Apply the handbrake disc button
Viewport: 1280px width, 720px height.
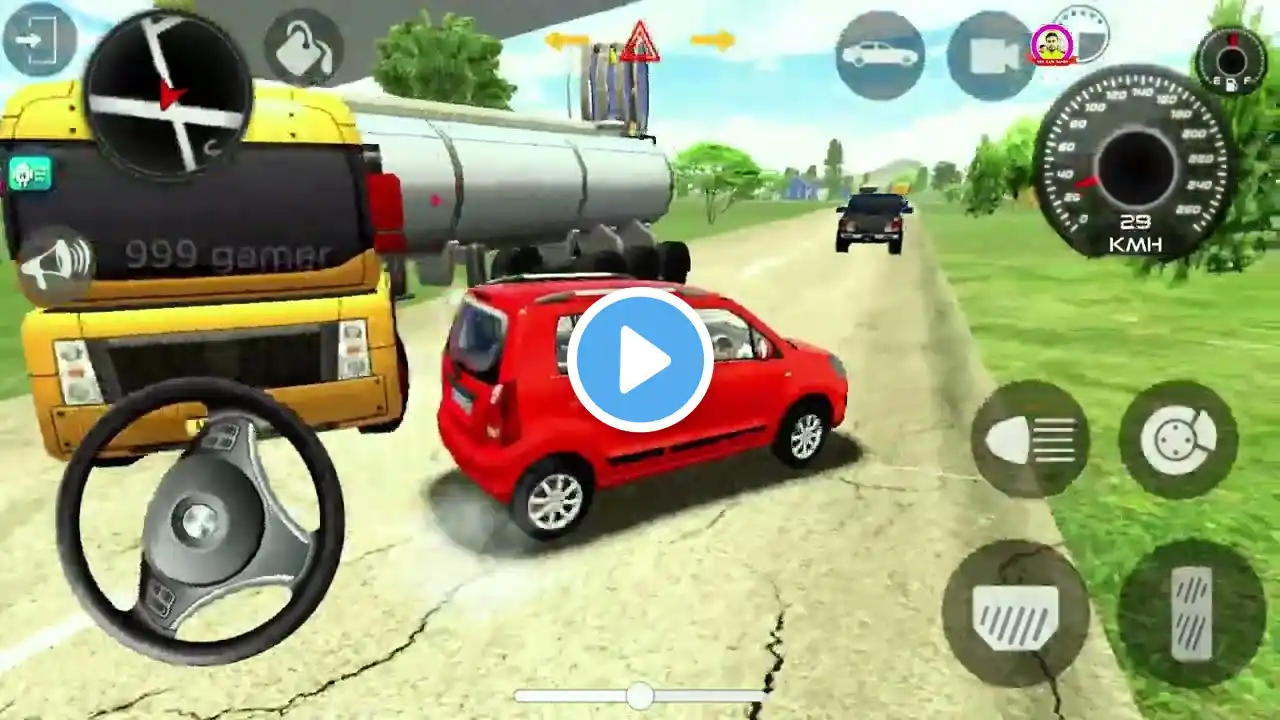point(1178,439)
